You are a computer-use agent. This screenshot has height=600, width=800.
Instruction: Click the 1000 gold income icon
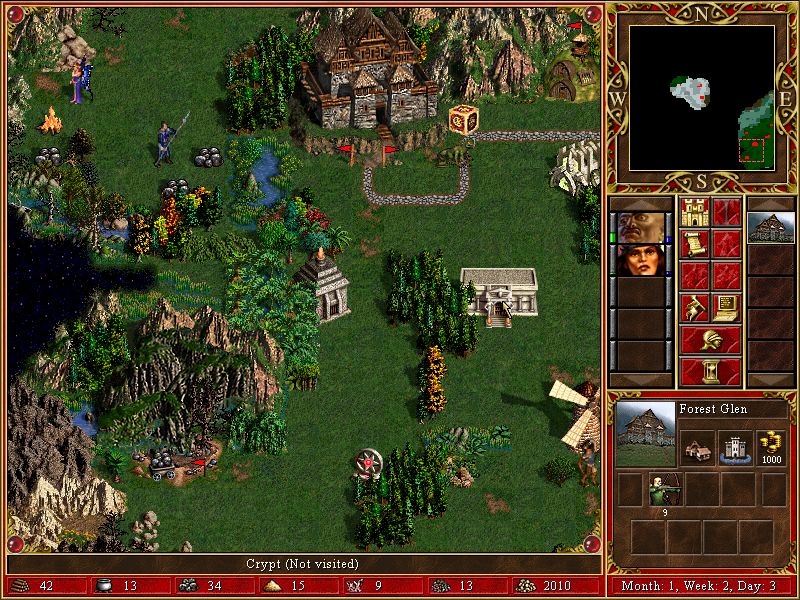click(770, 445)
